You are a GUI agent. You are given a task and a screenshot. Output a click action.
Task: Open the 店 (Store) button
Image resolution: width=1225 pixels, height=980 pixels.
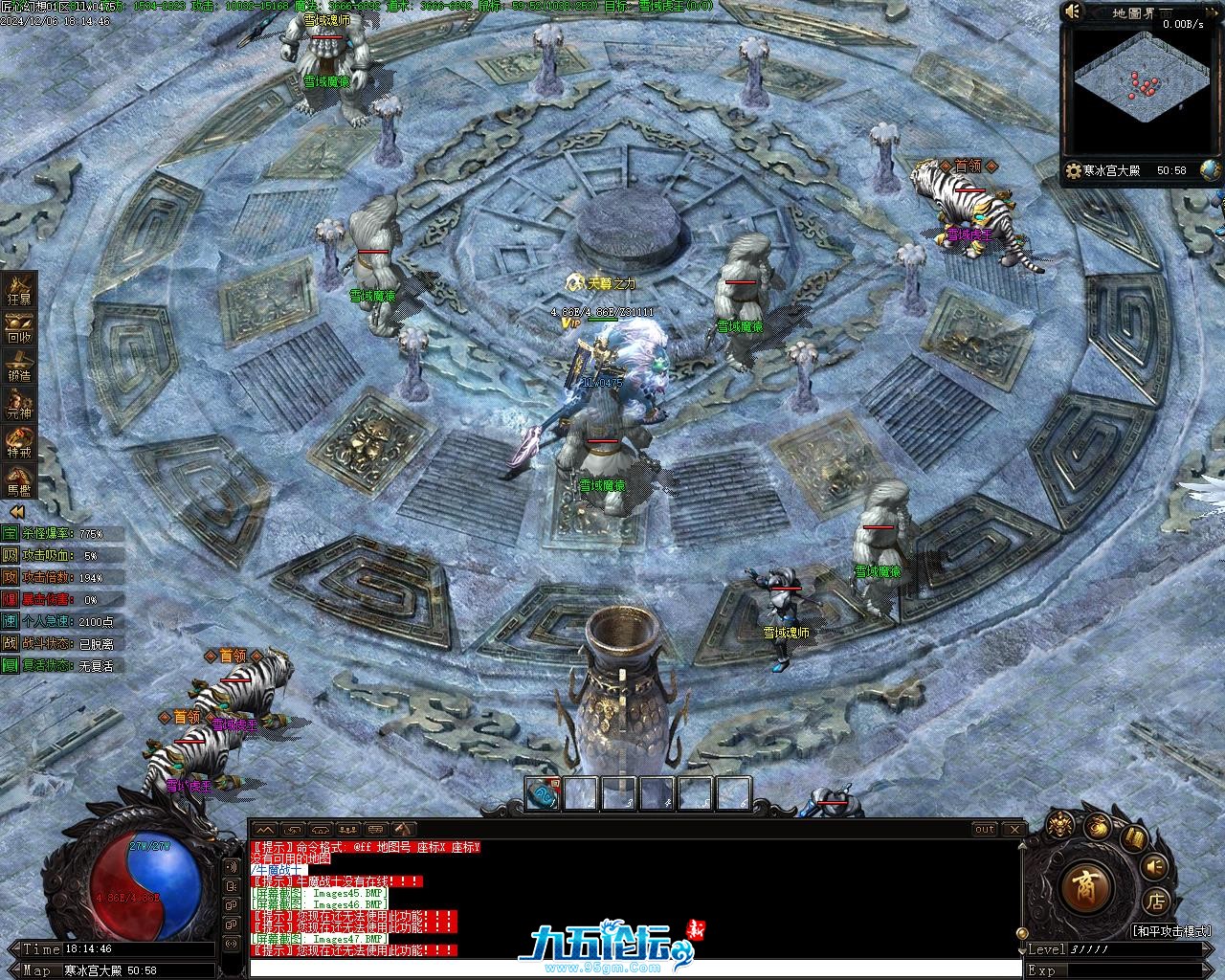1155,901
